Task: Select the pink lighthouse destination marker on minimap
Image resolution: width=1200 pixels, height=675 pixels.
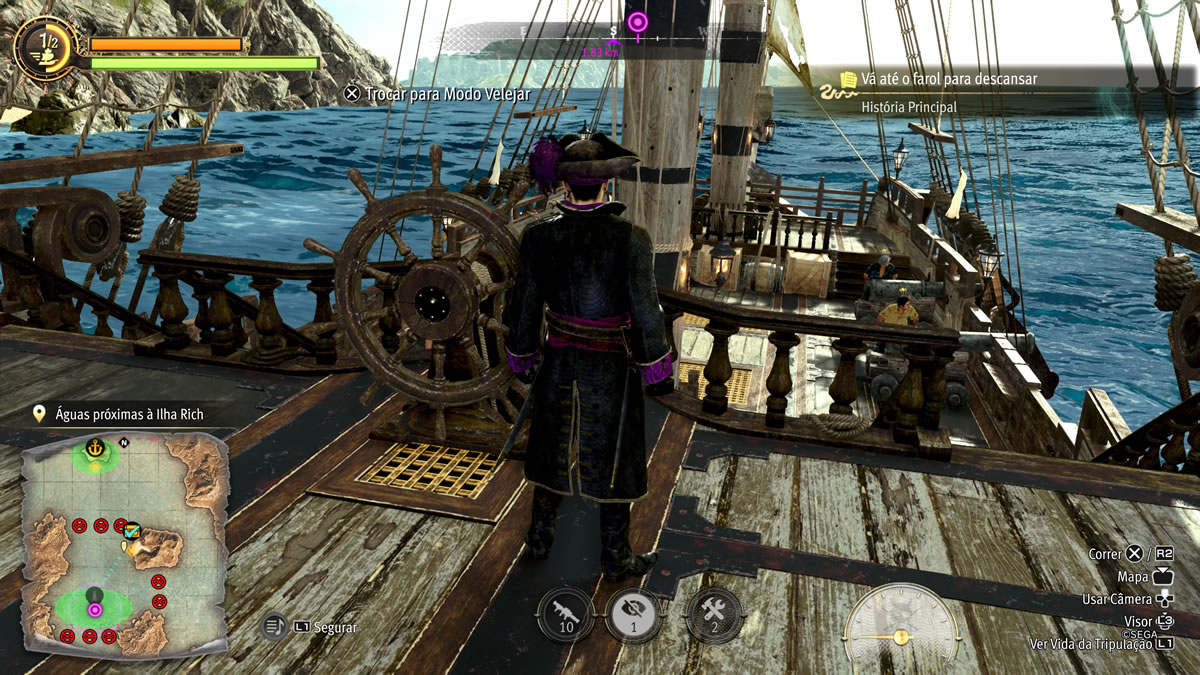Action: click(95, 608)
